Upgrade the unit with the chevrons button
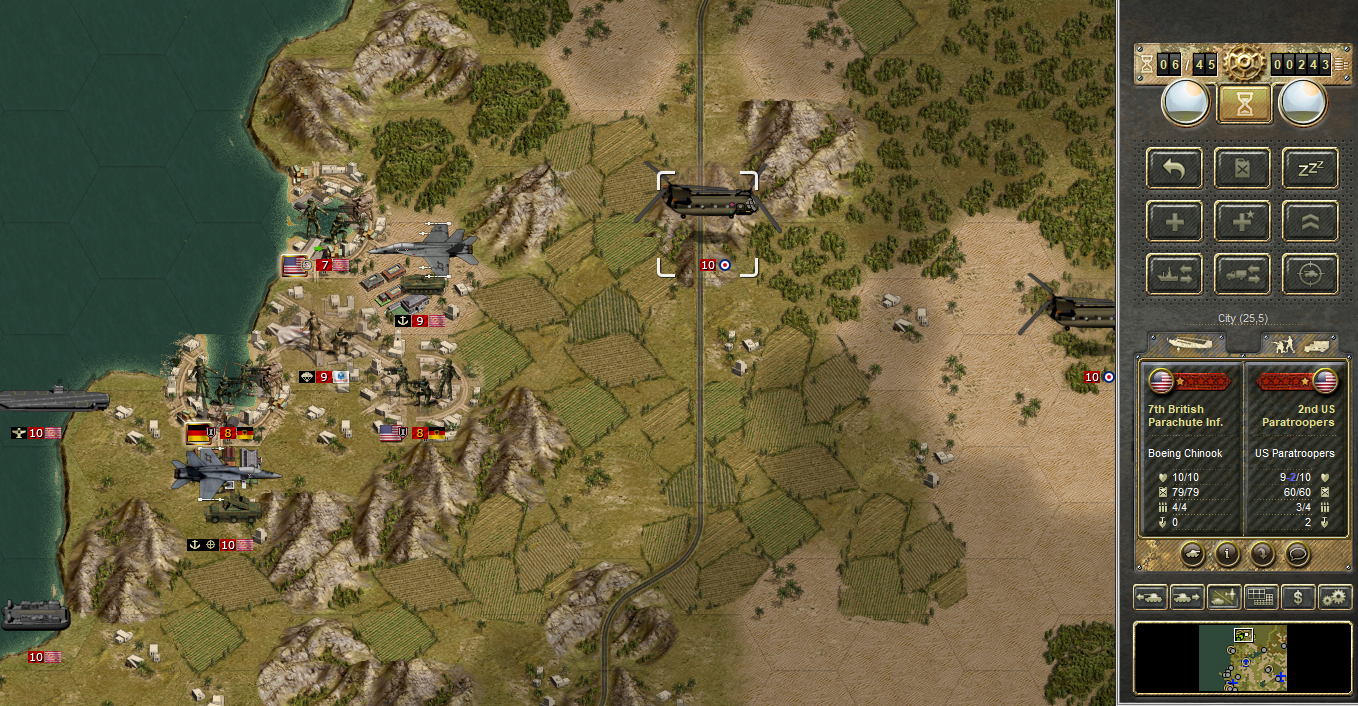Viewport: 1358px width, 706px height. point(1310,221)
